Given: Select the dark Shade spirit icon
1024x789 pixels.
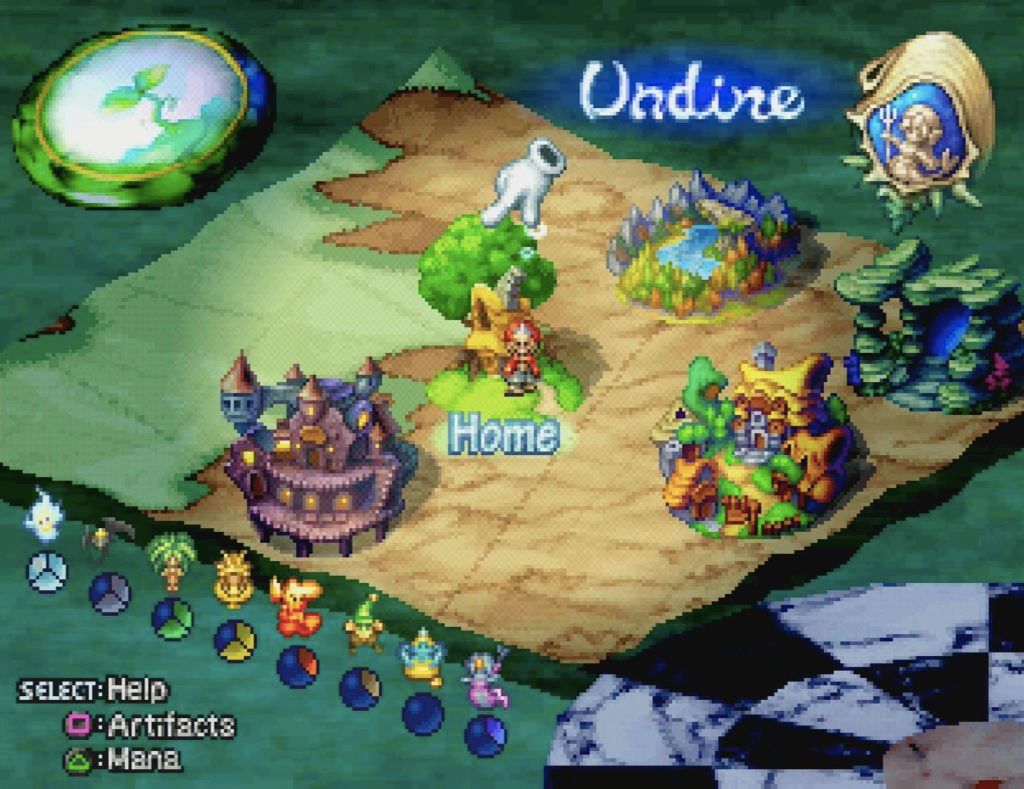Looking at the screenshot, I should [102, 540].
